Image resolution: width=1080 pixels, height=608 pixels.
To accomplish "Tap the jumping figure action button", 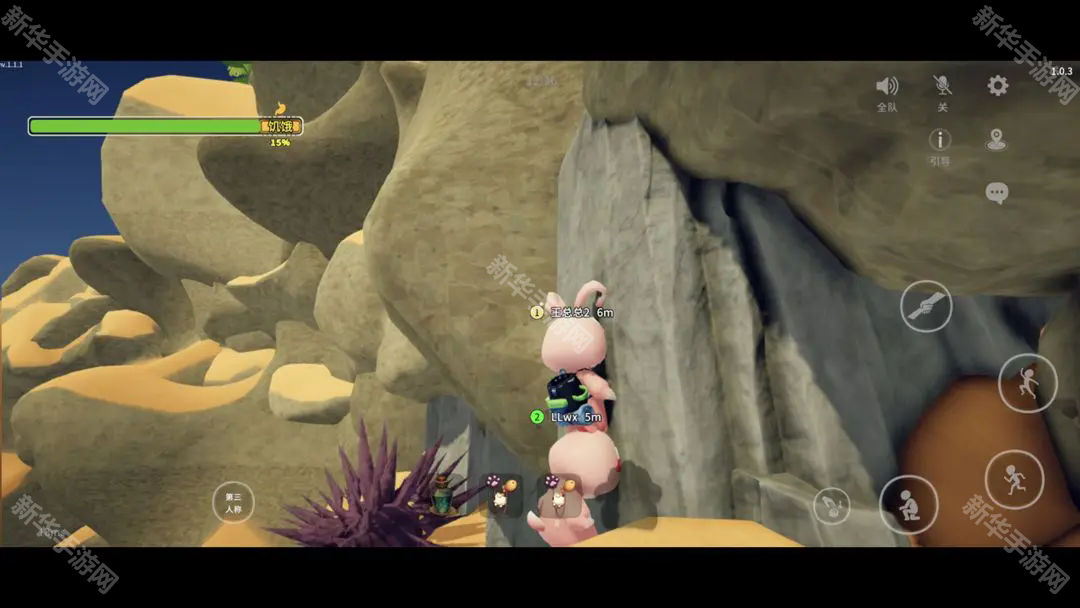I will (x=1027, y=383).
